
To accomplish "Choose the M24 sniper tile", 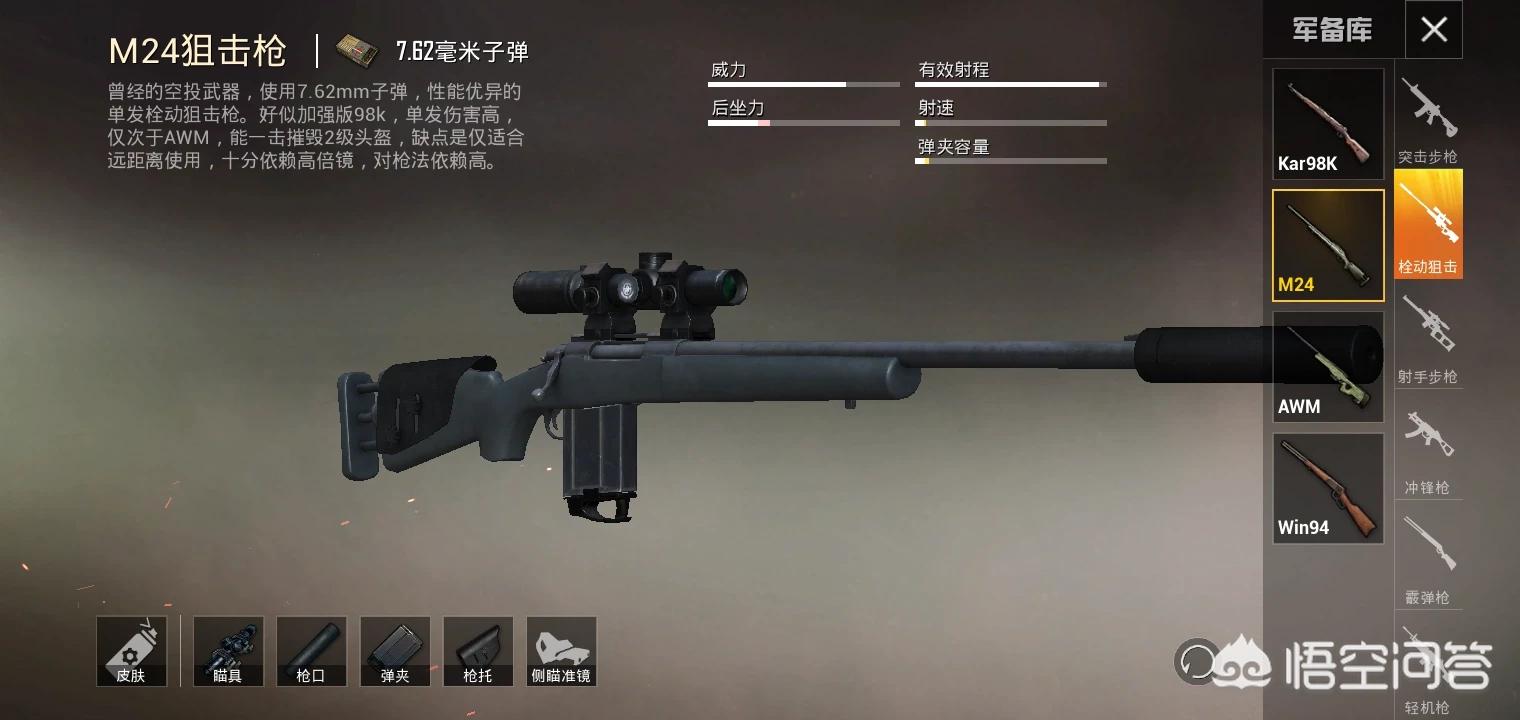I will [x=1328, y=245].
